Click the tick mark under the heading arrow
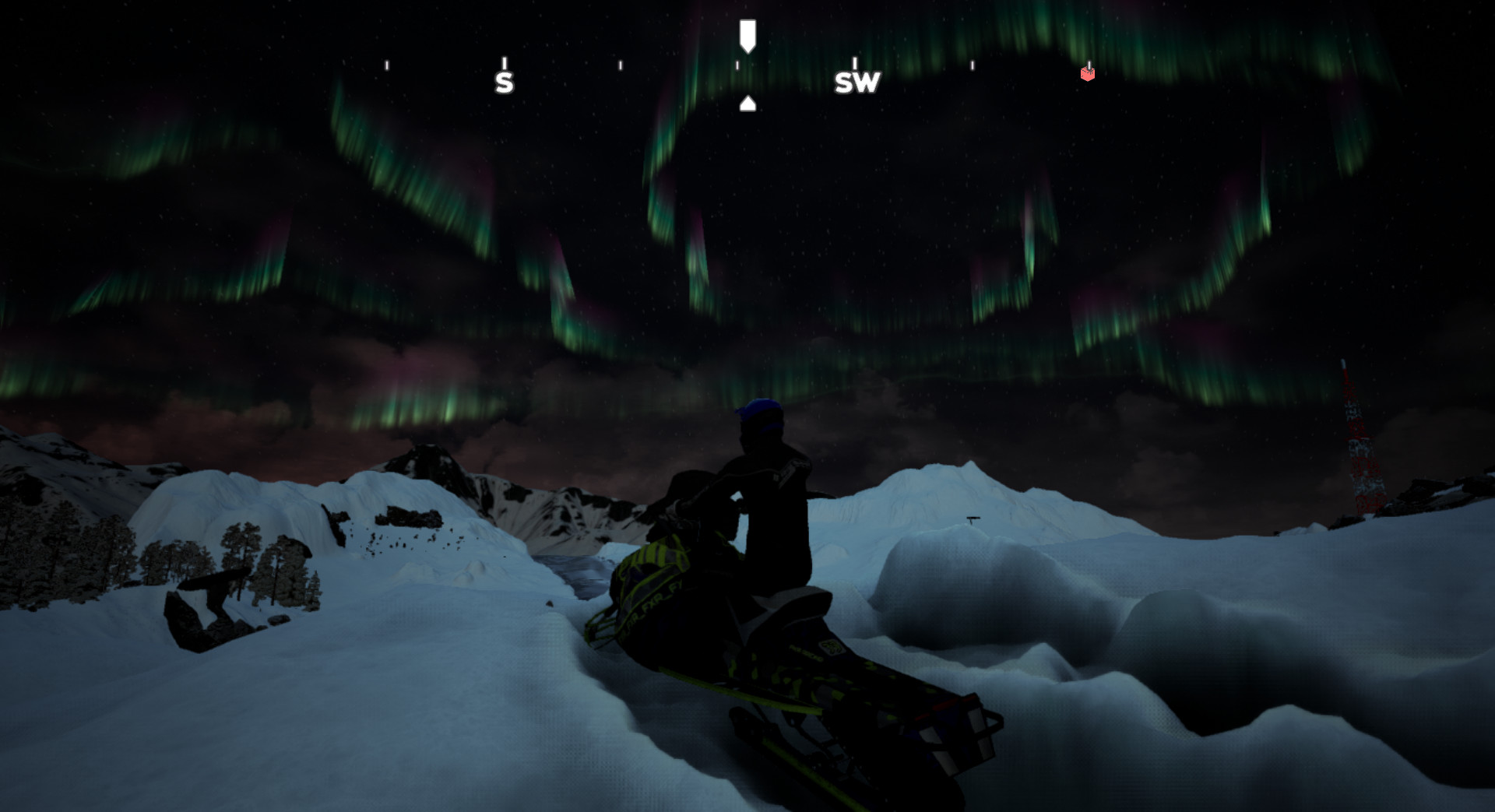Image resolution: width=1495 pixels, height=812 pixels. (737, 66)
